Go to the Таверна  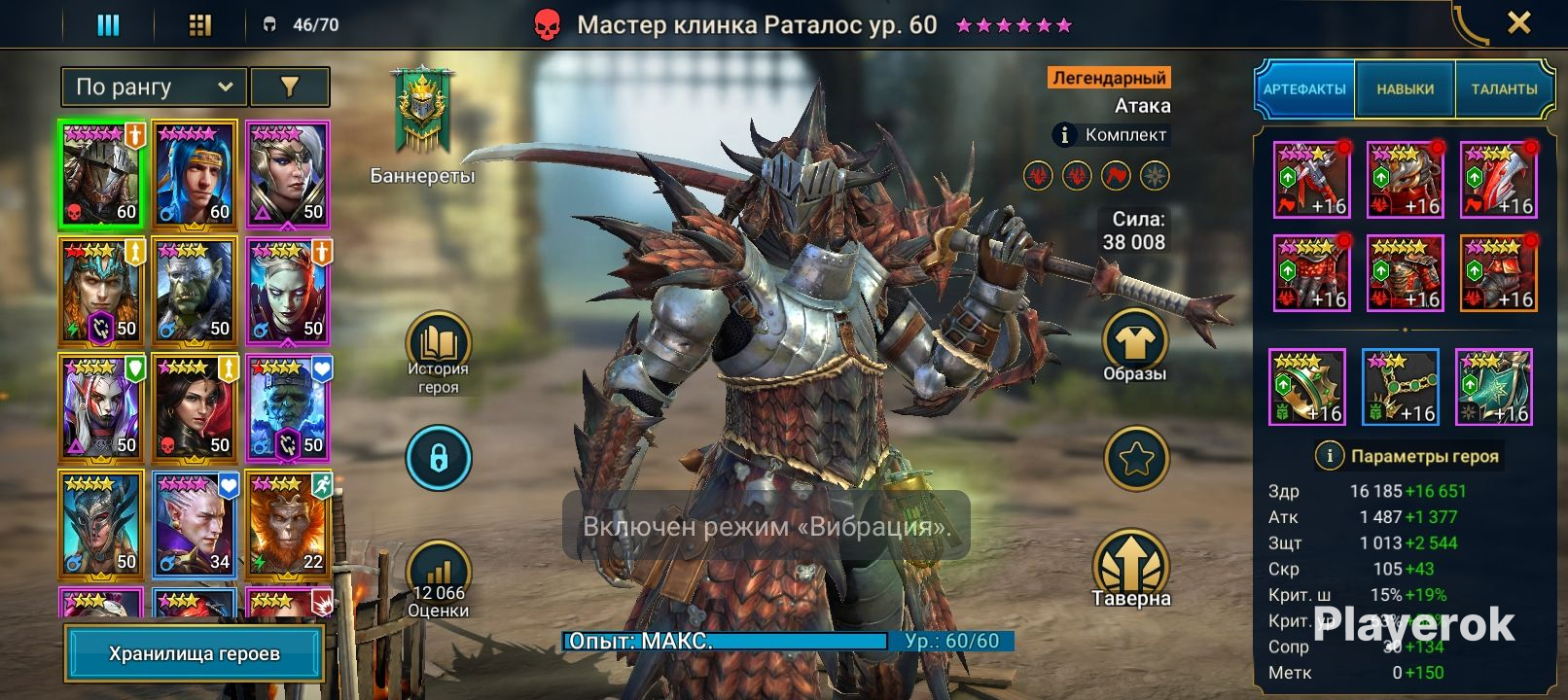pyautogui.click(x=1130, y=570)
